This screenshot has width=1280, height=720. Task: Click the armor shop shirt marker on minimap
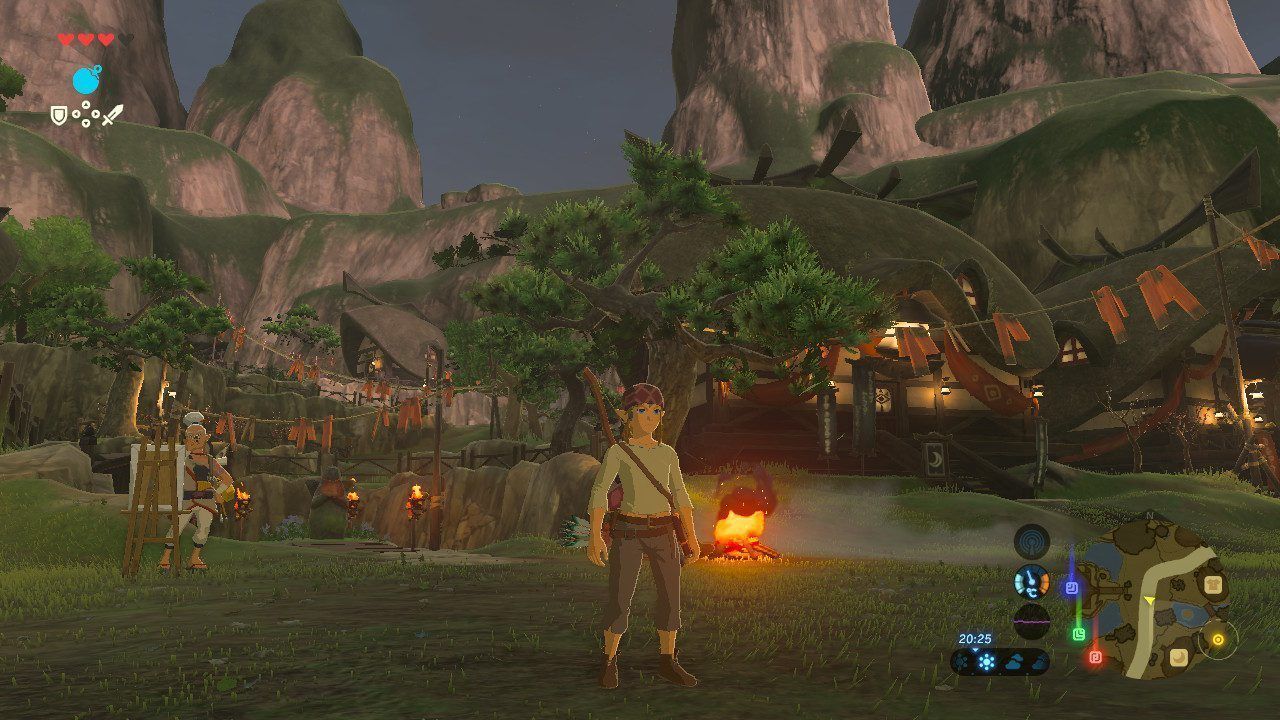tap(1214, 585)
